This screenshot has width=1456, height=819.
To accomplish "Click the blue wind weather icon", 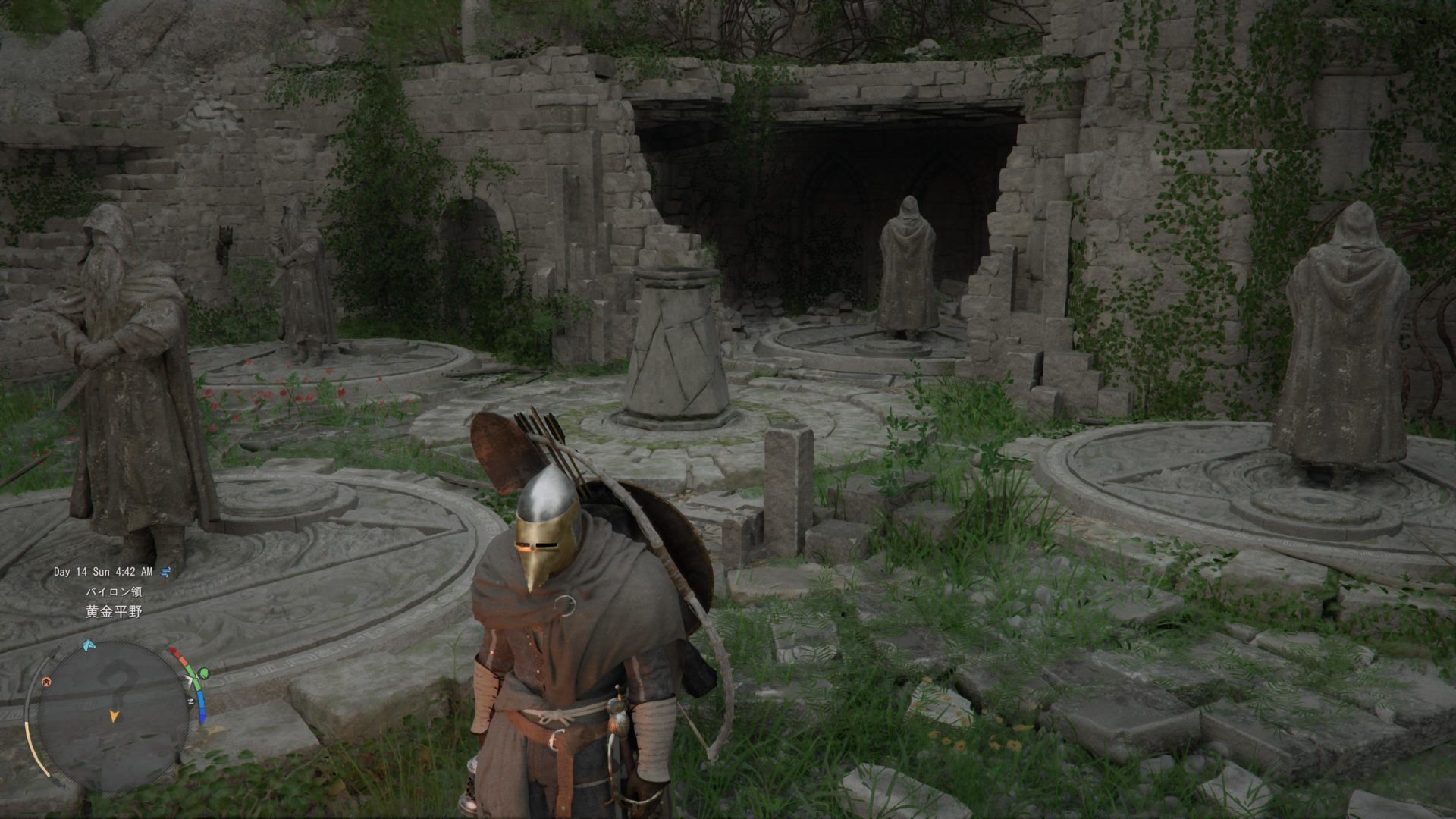I will 166,571.
